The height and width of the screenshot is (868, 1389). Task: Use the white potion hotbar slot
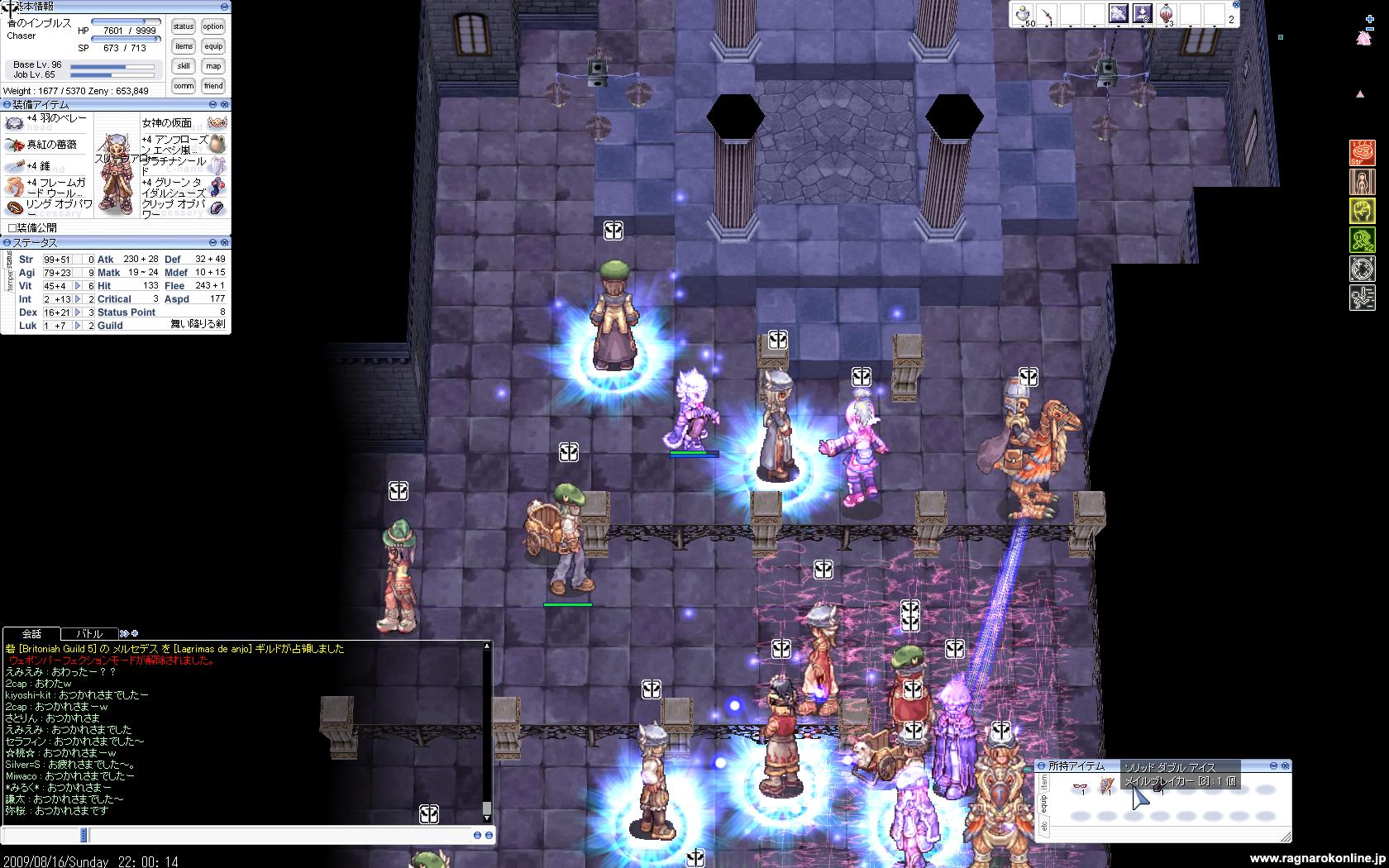coord(1023,13)
